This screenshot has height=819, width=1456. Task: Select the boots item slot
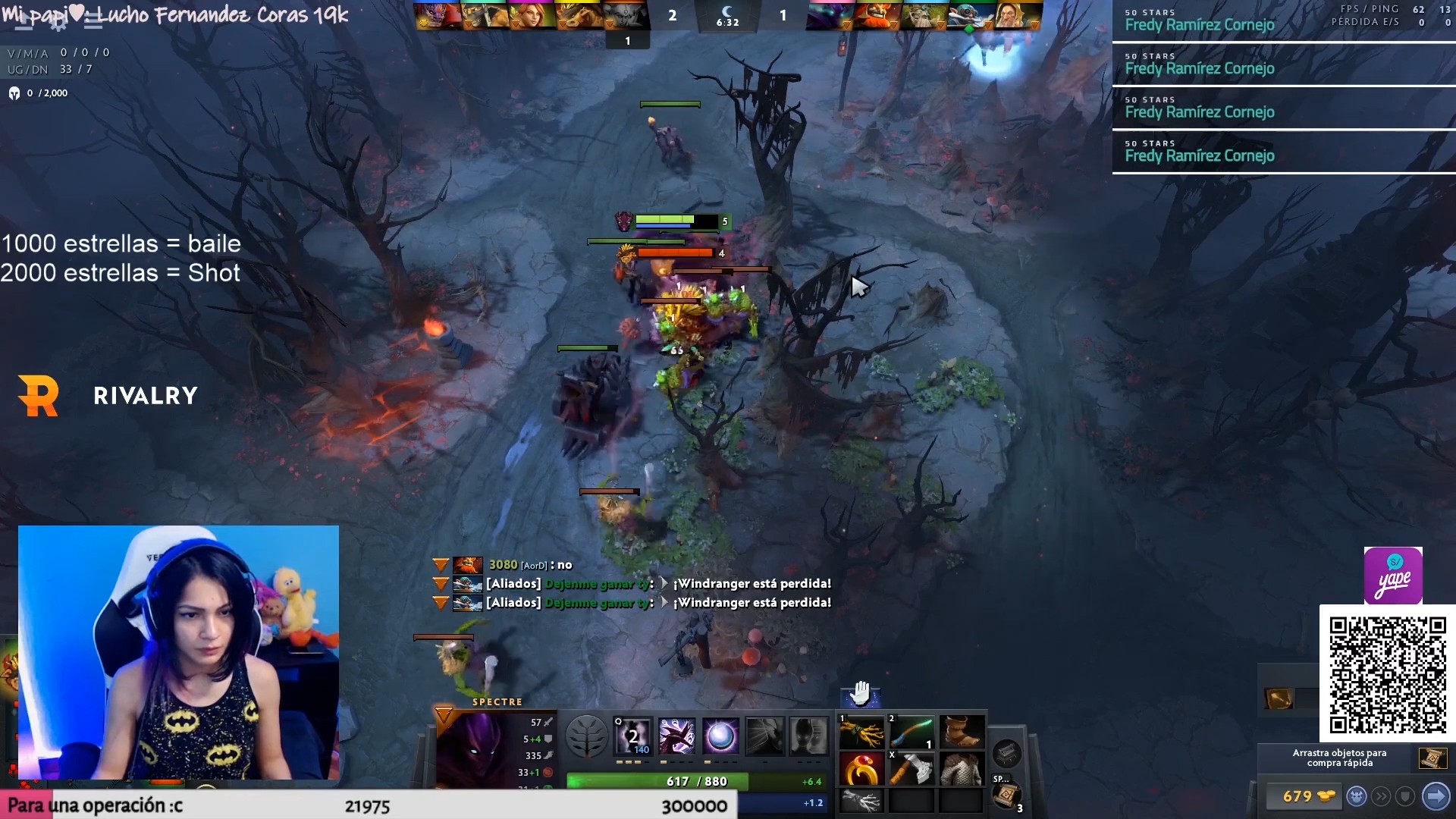click(x=962, y=733)
